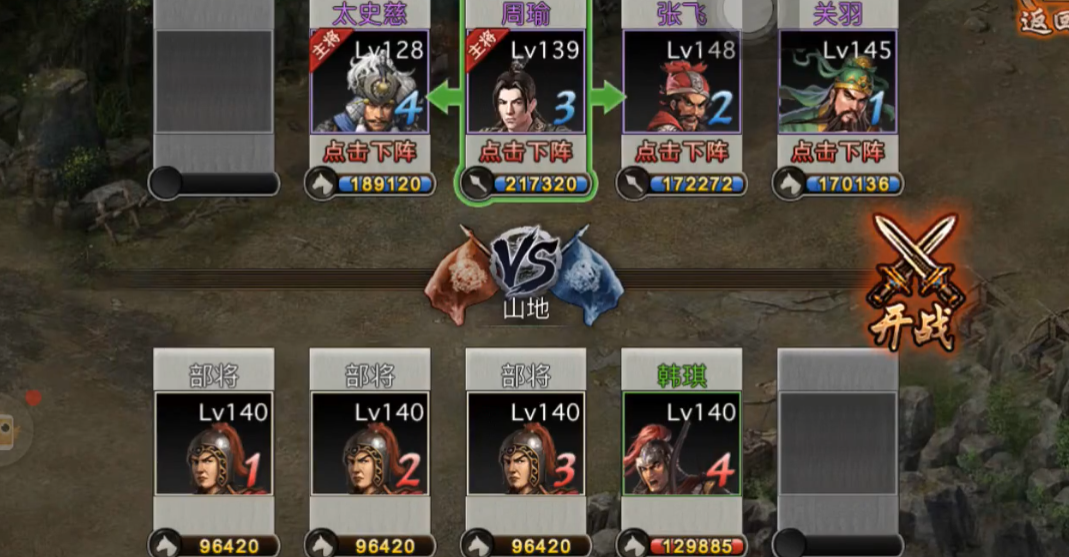Inspect enemy 部将 numbered 2

370,443
